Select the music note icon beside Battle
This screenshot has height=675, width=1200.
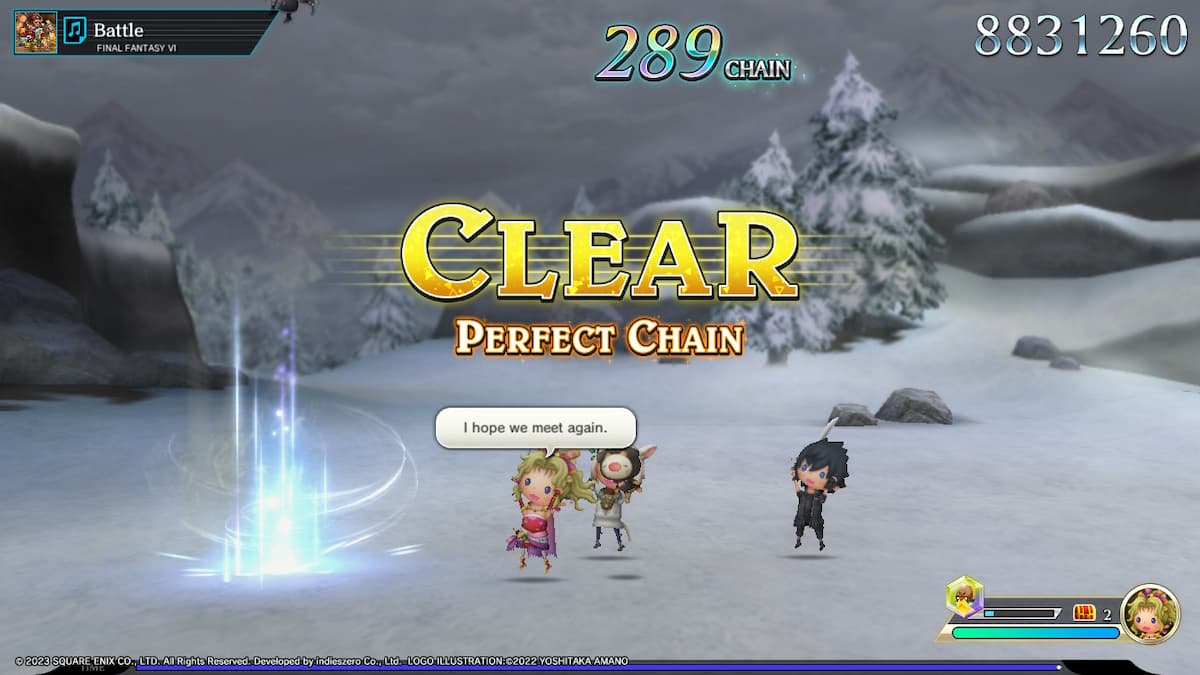(75, 31)
